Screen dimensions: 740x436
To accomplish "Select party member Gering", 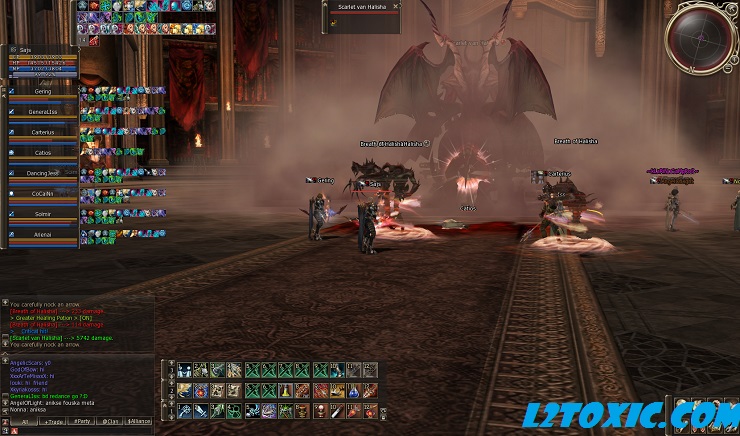I will (42, 92).
